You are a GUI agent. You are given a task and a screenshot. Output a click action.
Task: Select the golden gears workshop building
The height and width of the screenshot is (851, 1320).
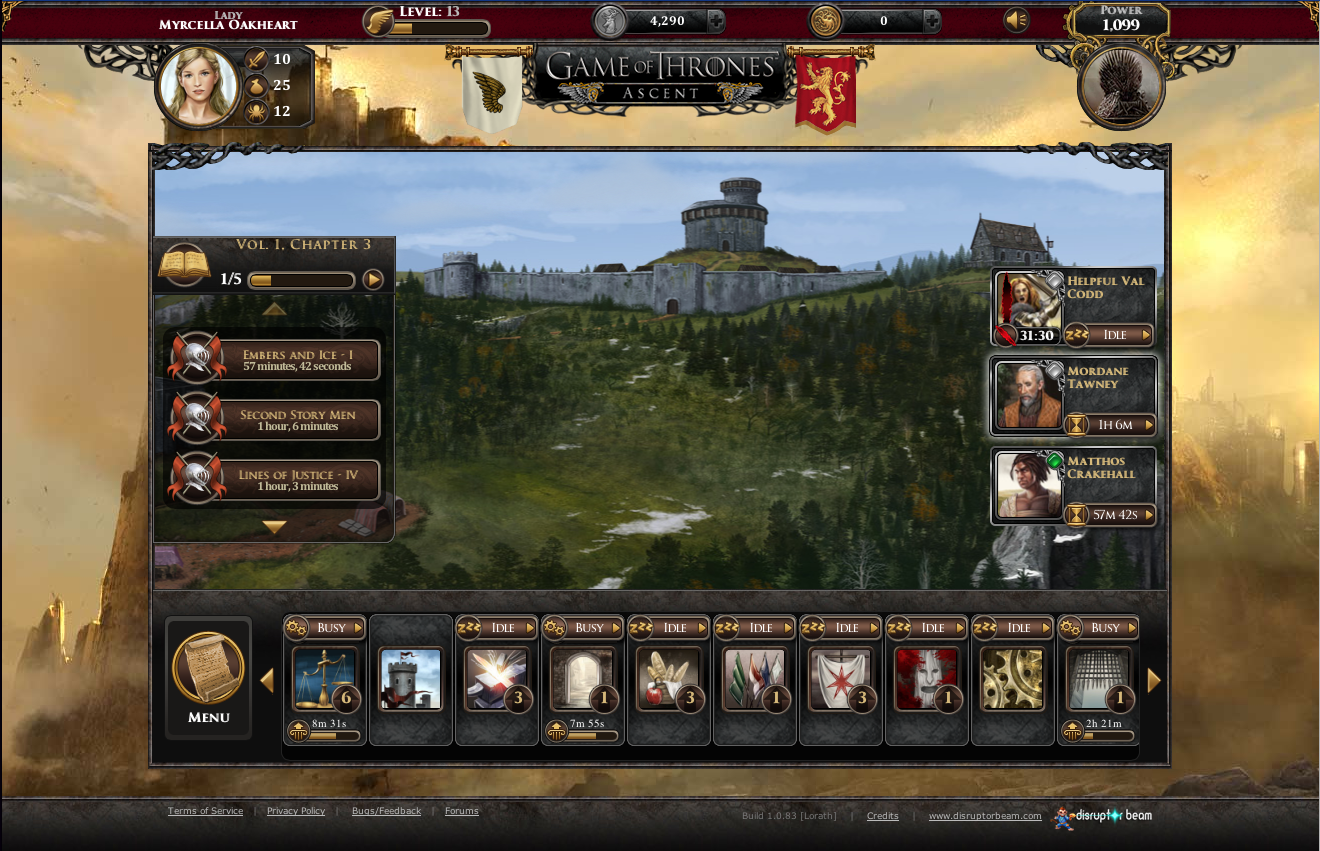click(x=1012, y=677)
